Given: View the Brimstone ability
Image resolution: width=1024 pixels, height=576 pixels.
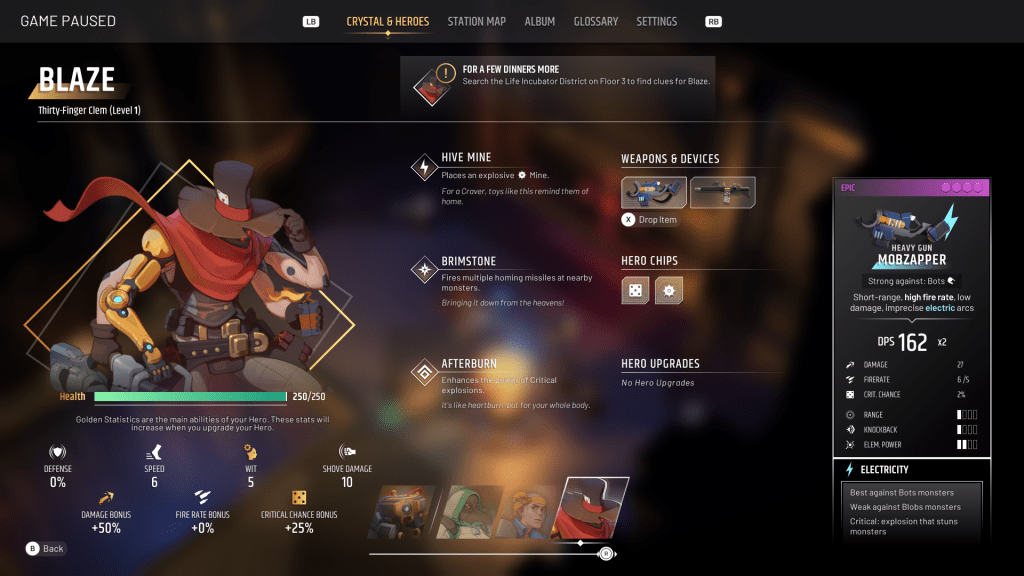Looking at the screenshot, I should pyautogui.click(x=426, y=271).
